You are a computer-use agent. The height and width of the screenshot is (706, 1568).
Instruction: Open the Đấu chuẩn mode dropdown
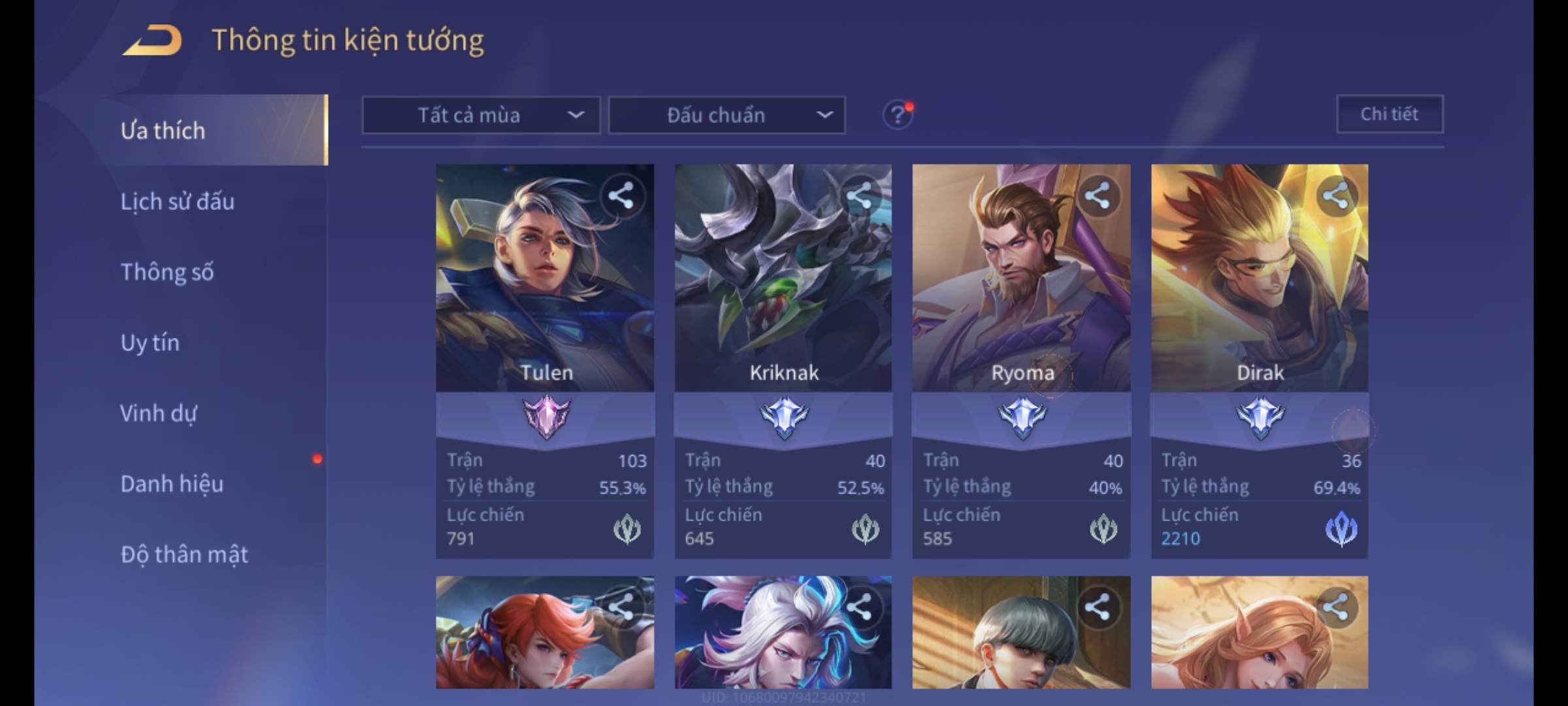tap(727, 116)
